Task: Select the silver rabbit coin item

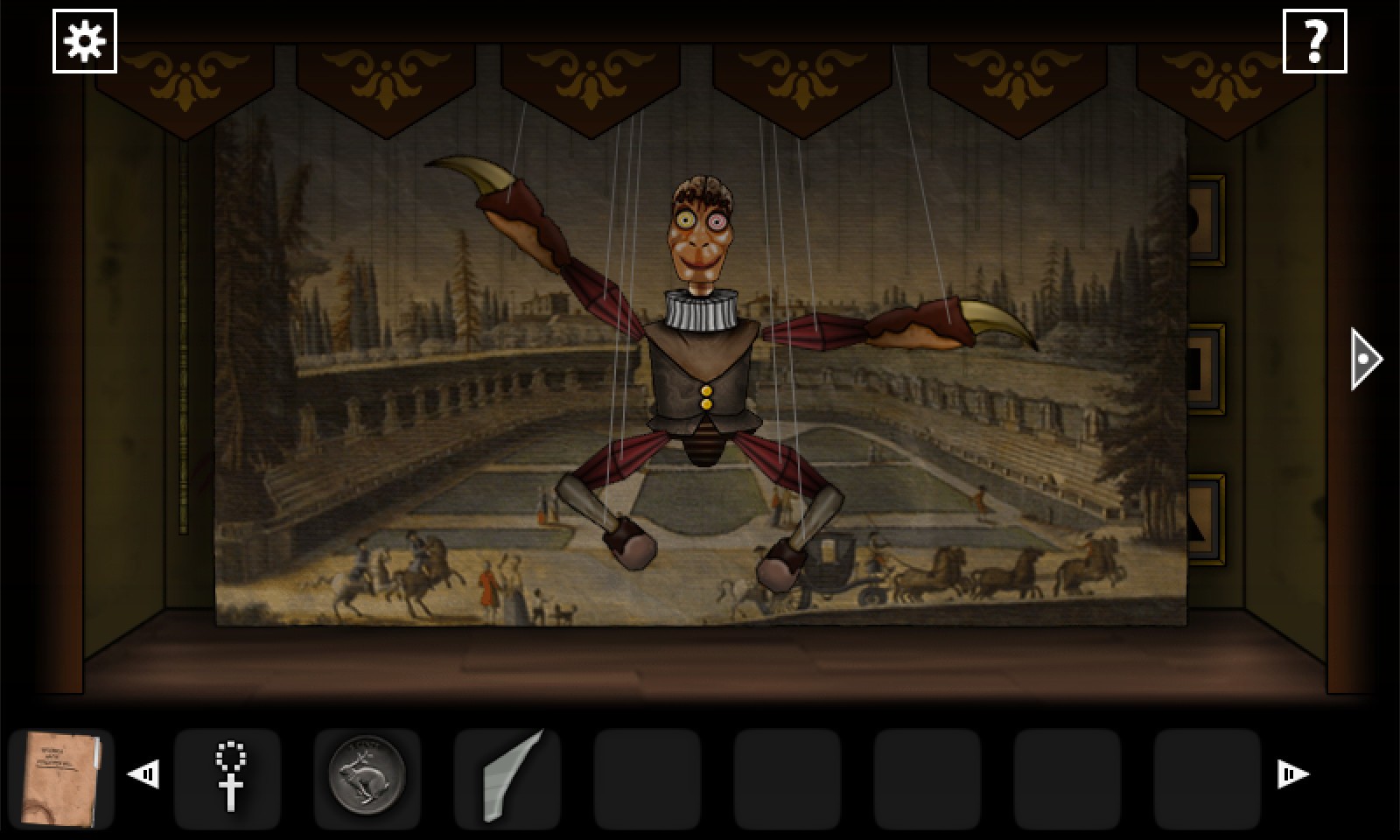Action: [x=367, y=777]
